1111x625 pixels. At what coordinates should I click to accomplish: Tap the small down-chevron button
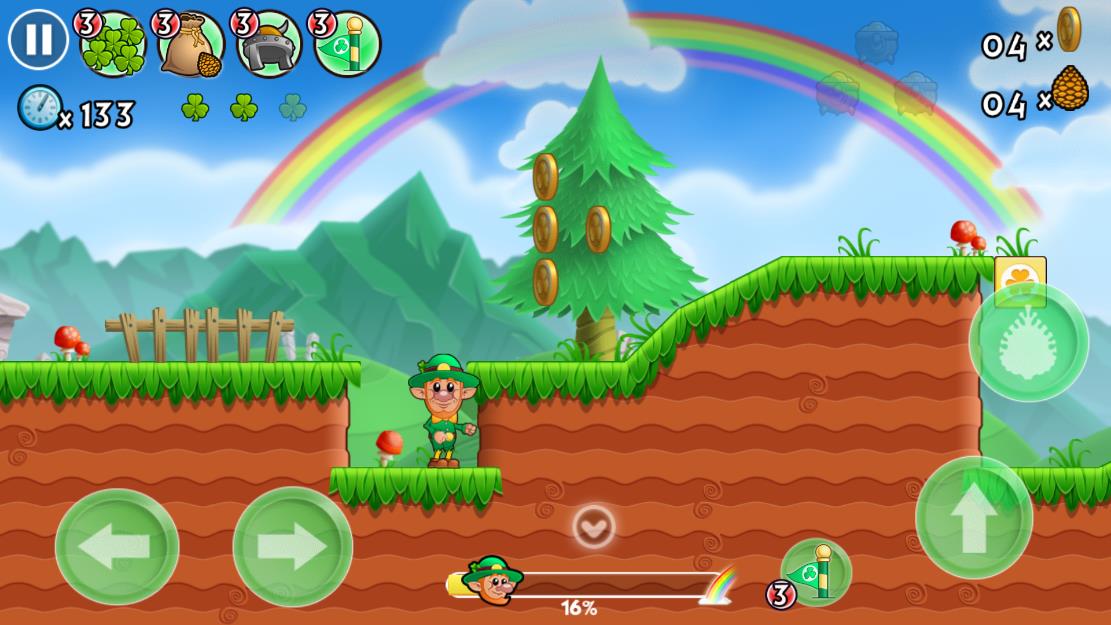(594, 526)
